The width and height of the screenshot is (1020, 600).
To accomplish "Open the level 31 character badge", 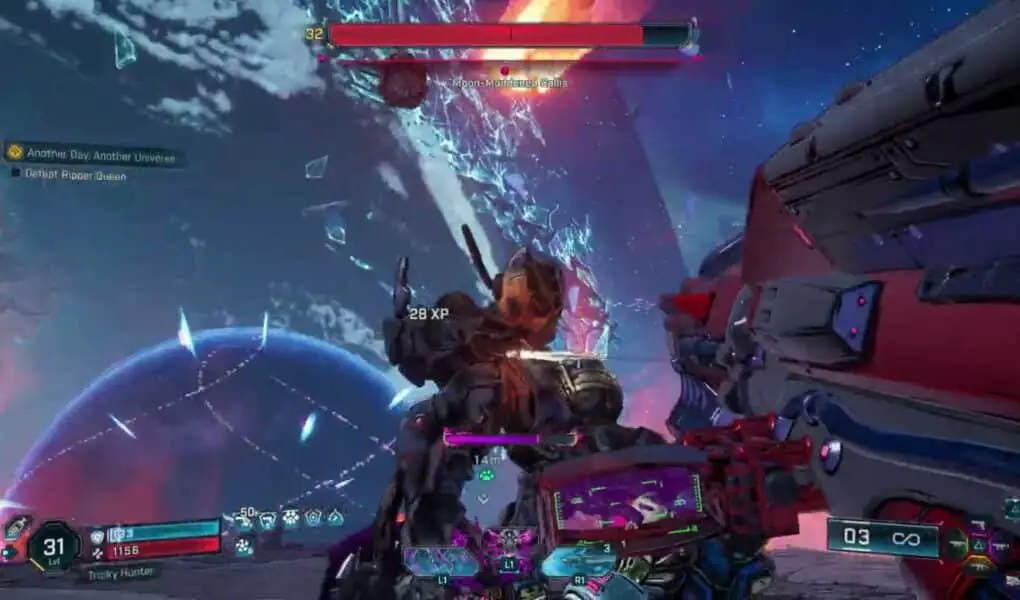I will coord(53,548).
